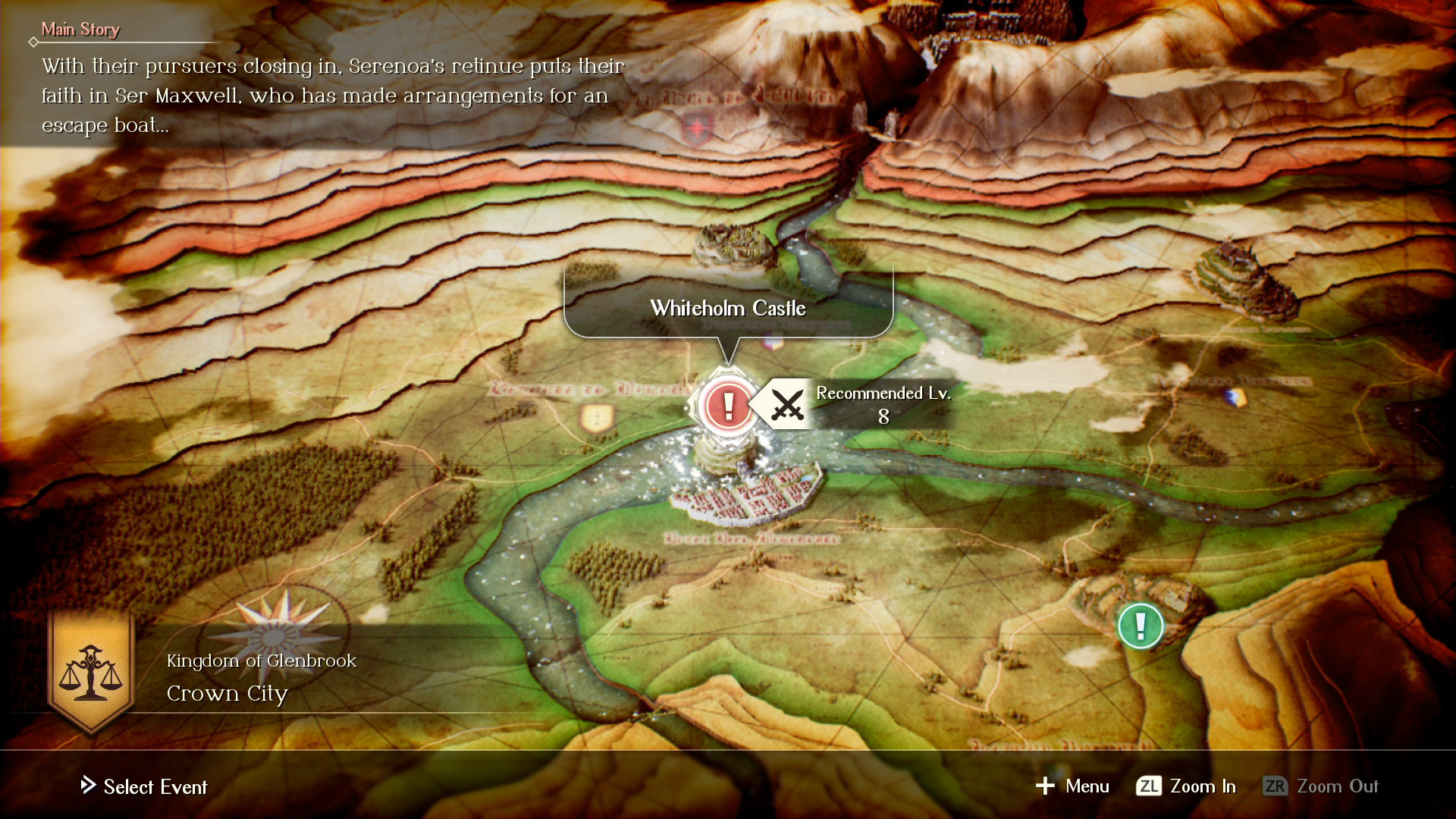The image size is (1456, 819).
Task: Select the green exclamation side event marker
Action: pyautogui.click(x=1141, y=626)
